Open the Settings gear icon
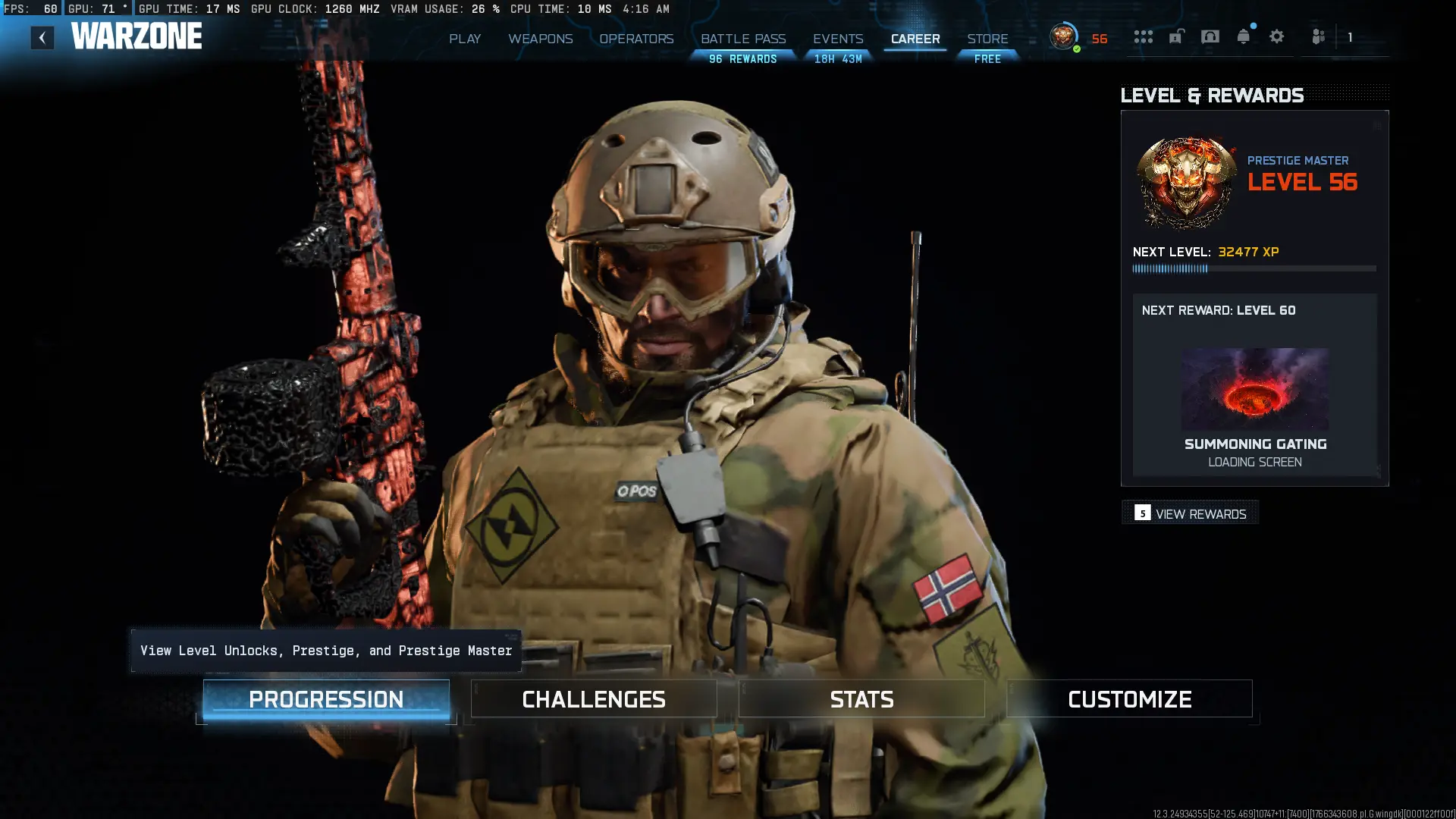 1276,36
